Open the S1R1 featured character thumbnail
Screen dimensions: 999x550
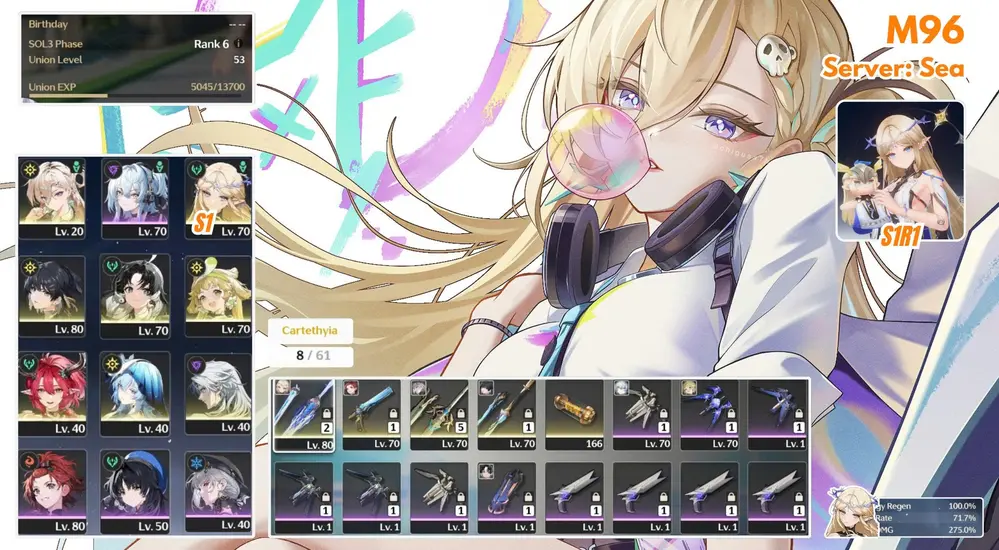click(x=899, y=171)
